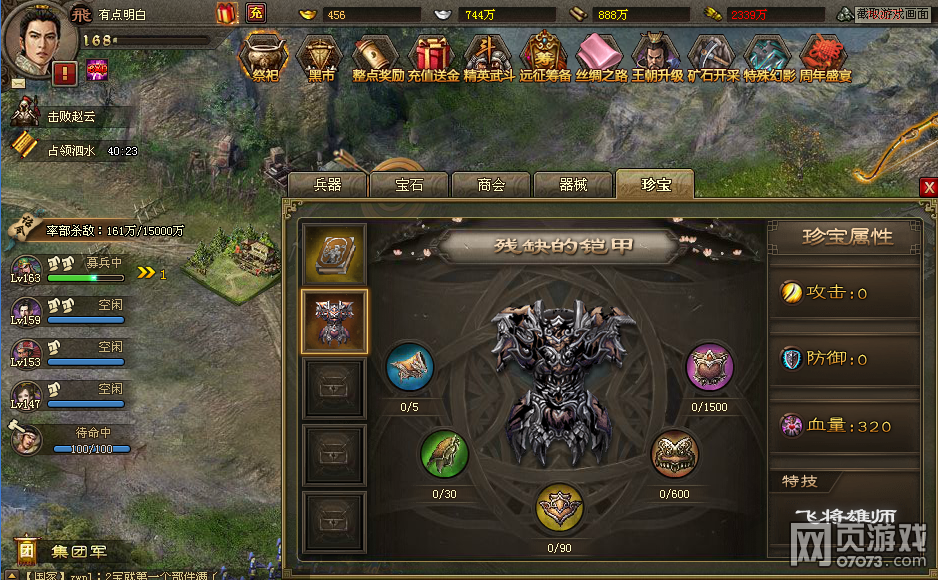This screenshot has height=580, width=938.
Task: Select the book treasure slot in sidebar
Action: pyautogui.click(x=335, y=255)
